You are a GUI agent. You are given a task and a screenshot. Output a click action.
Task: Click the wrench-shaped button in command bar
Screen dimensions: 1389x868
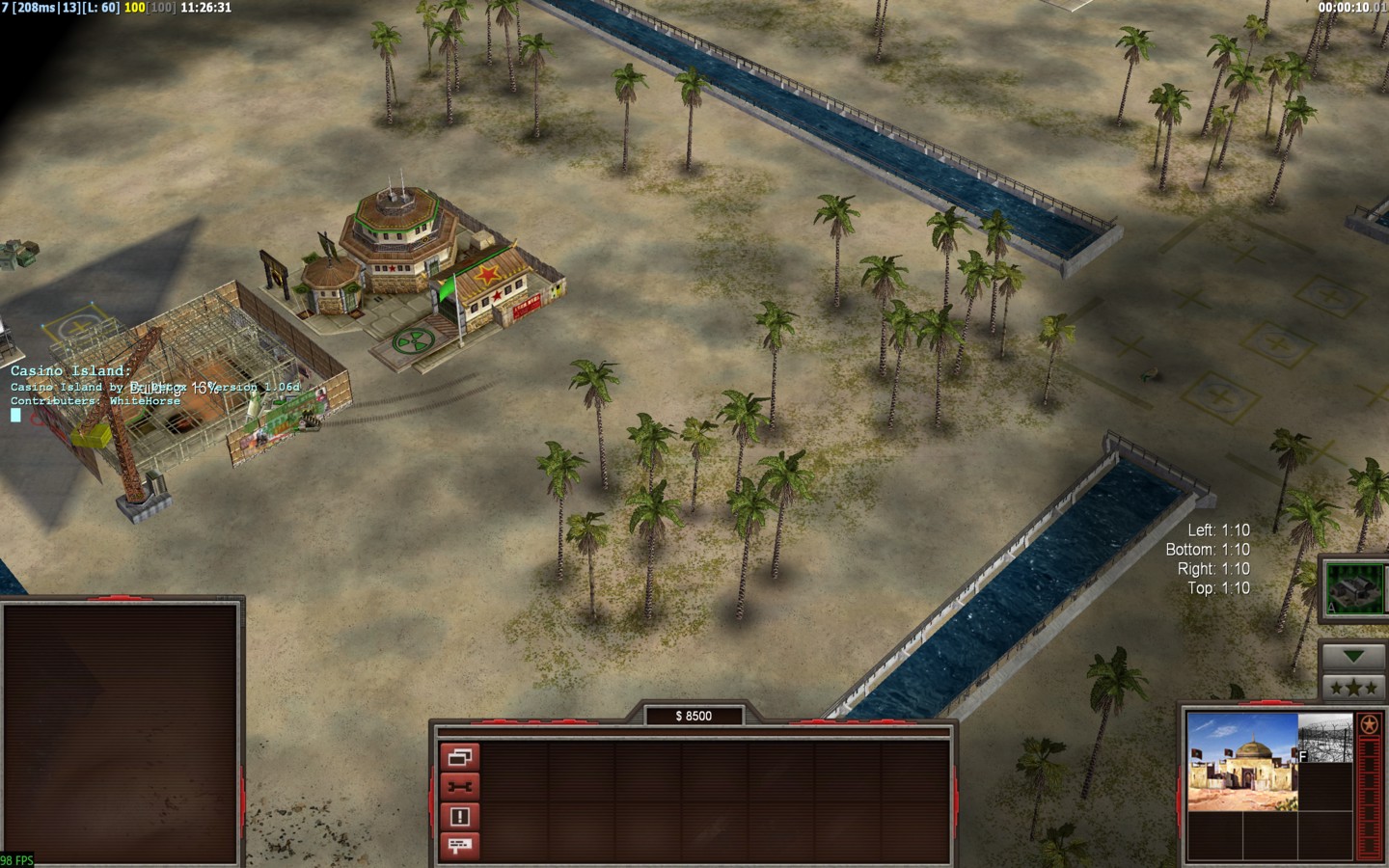(459, 787)
